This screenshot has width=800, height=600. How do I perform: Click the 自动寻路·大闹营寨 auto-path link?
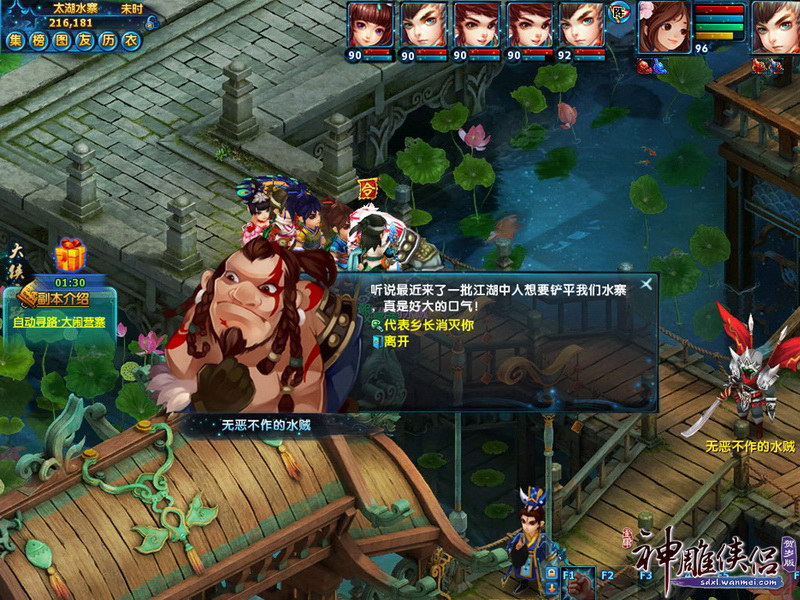coord(58,322)
